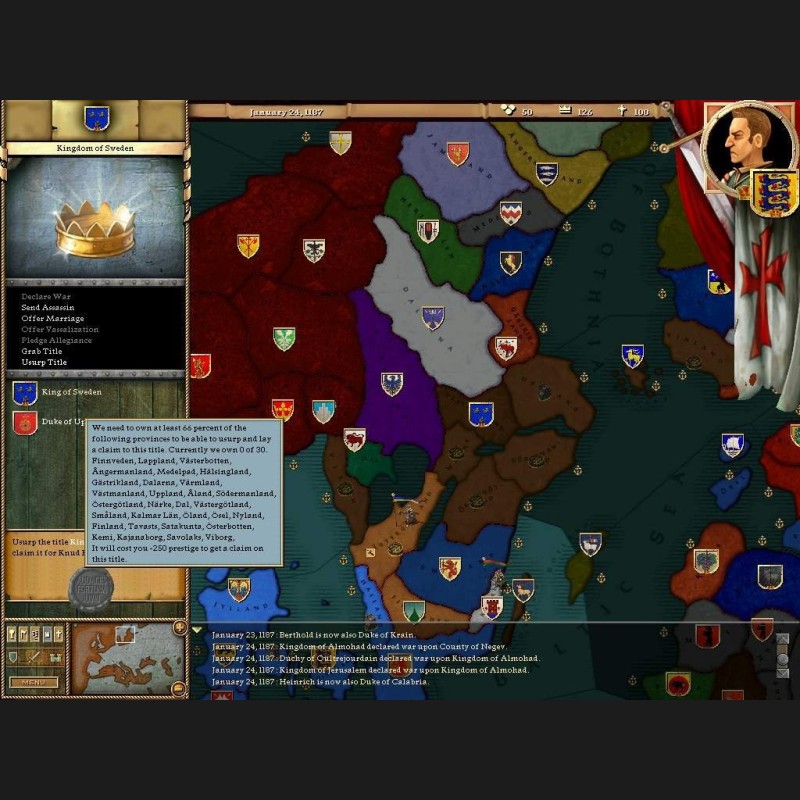The width and height of the screenshot is (800, 800).
Task: Select the crossed sword icon in the toolbar
Action: point(34,657)
